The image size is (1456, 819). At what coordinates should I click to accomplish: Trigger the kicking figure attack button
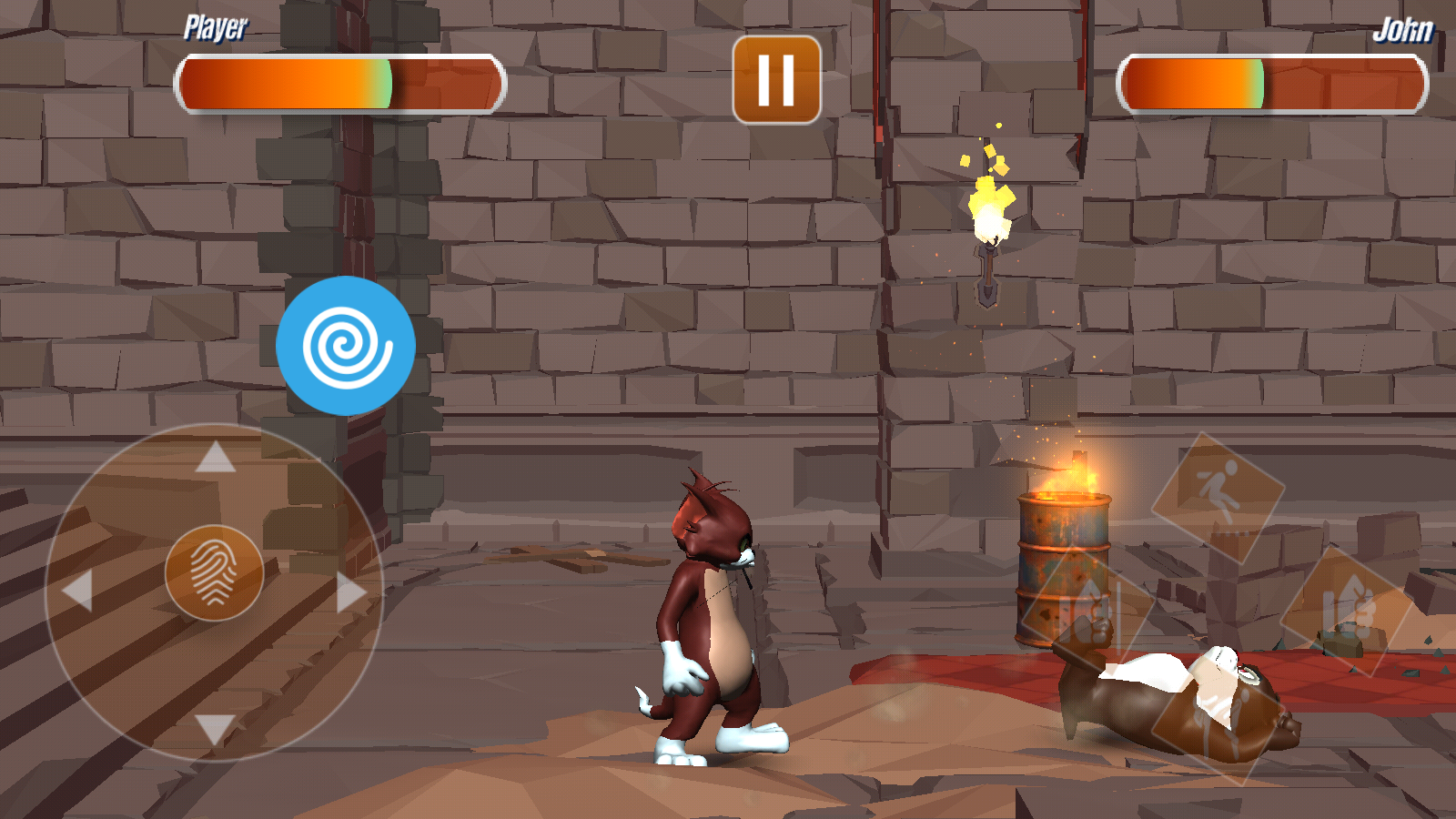pos(1218,496)
